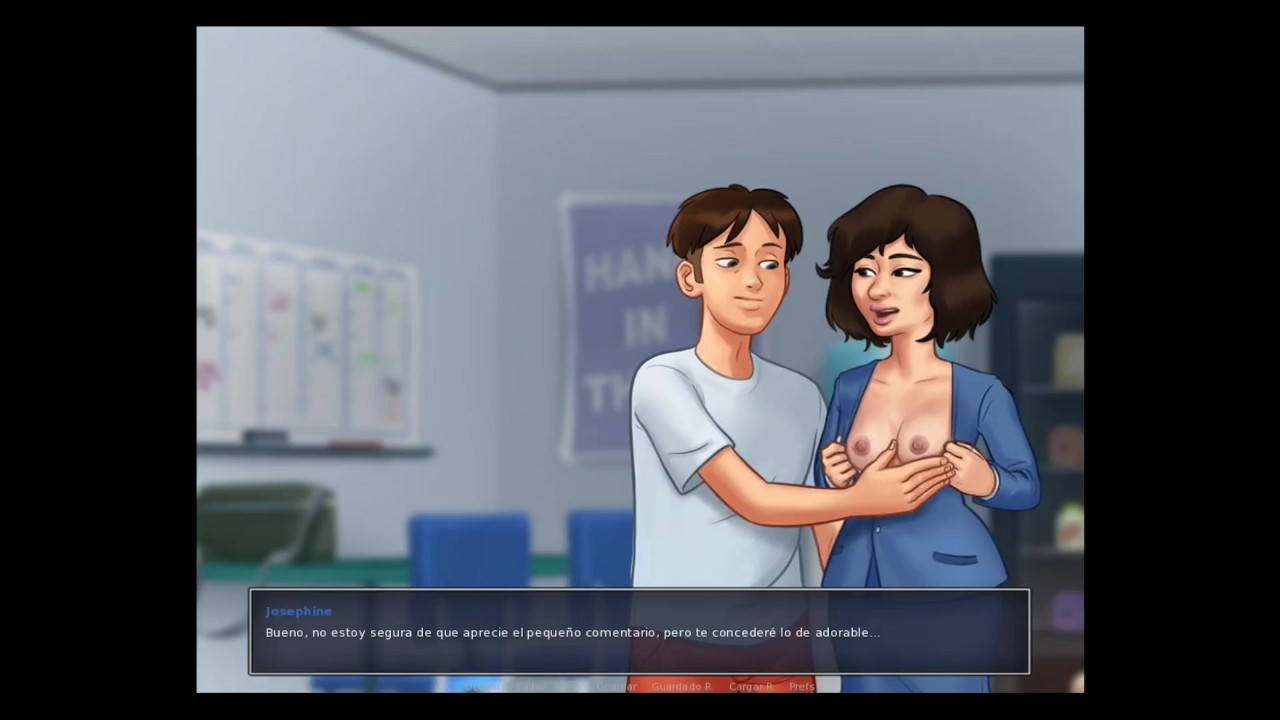The width and height of the screenshot is (1280, 720).
Task: Advance Josephine's dialogue text box
Action: pyautogui.click(x=639, y=632)
